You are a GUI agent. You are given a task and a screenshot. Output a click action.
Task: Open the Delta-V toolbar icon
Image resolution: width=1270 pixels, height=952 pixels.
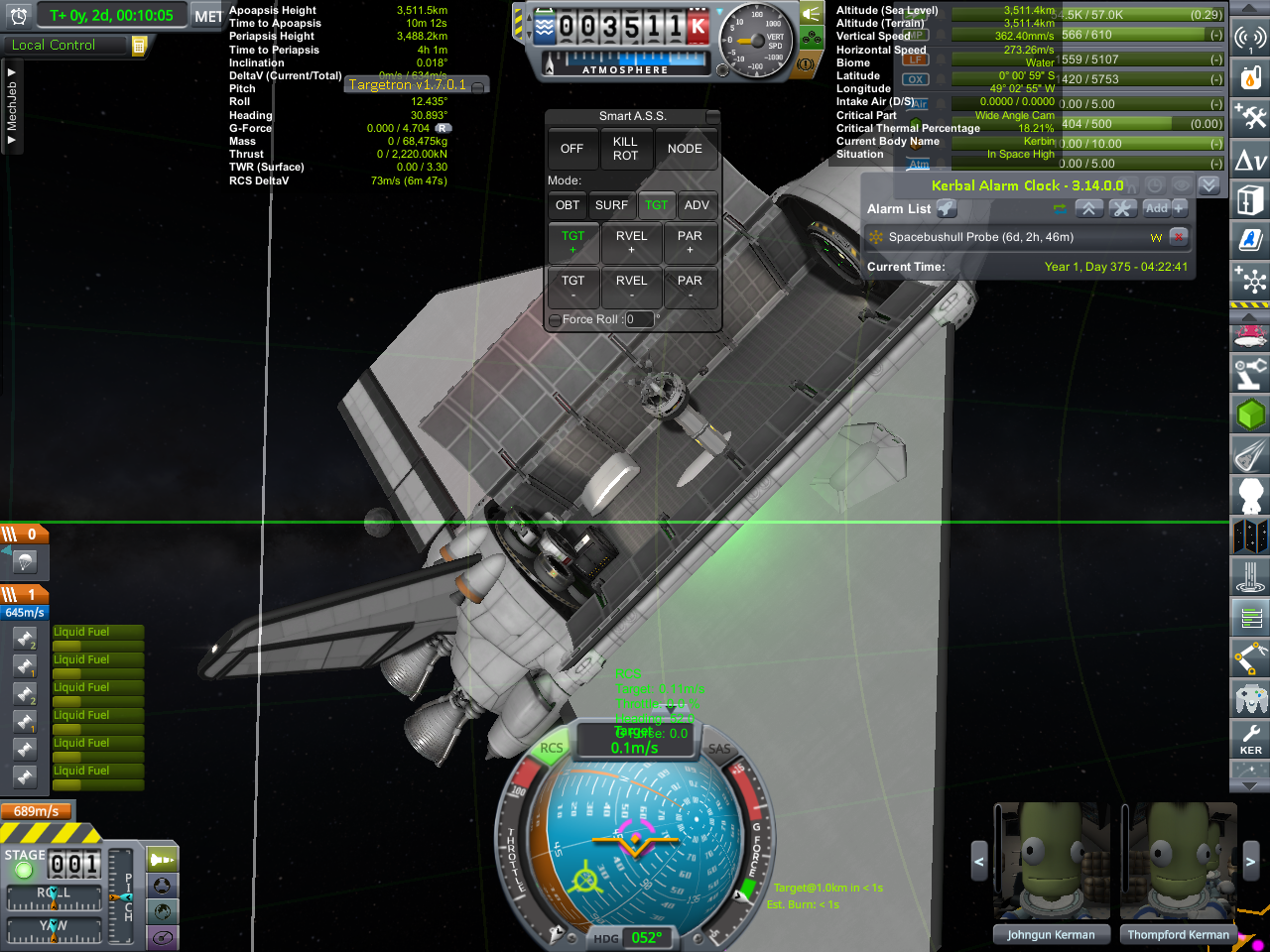(1250, 160)
